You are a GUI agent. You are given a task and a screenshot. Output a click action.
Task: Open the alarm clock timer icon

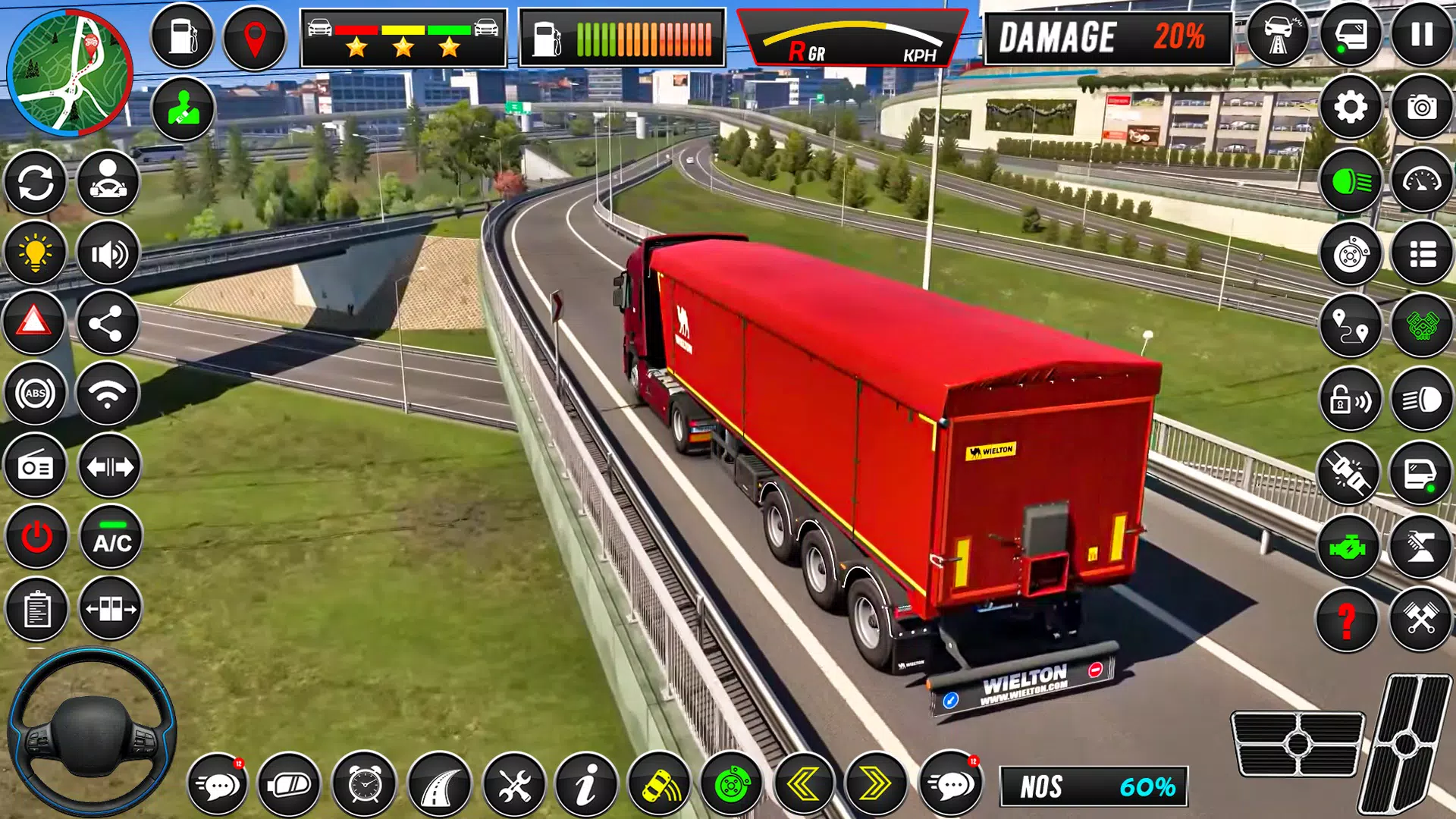[x=363, y=785]
